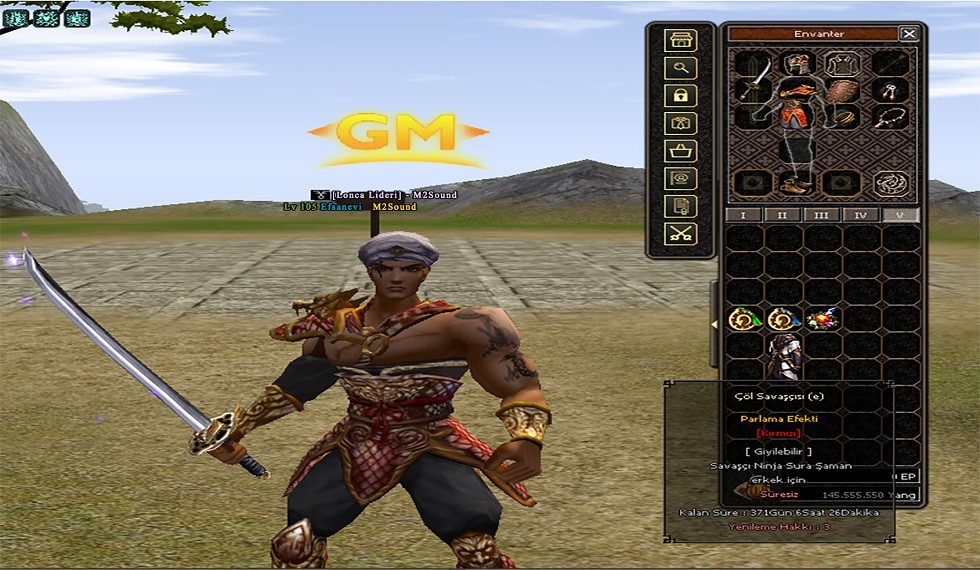Select the padlock icon in the sidebar
Viewport: 980px width, 570px height.
pos(682,96)
